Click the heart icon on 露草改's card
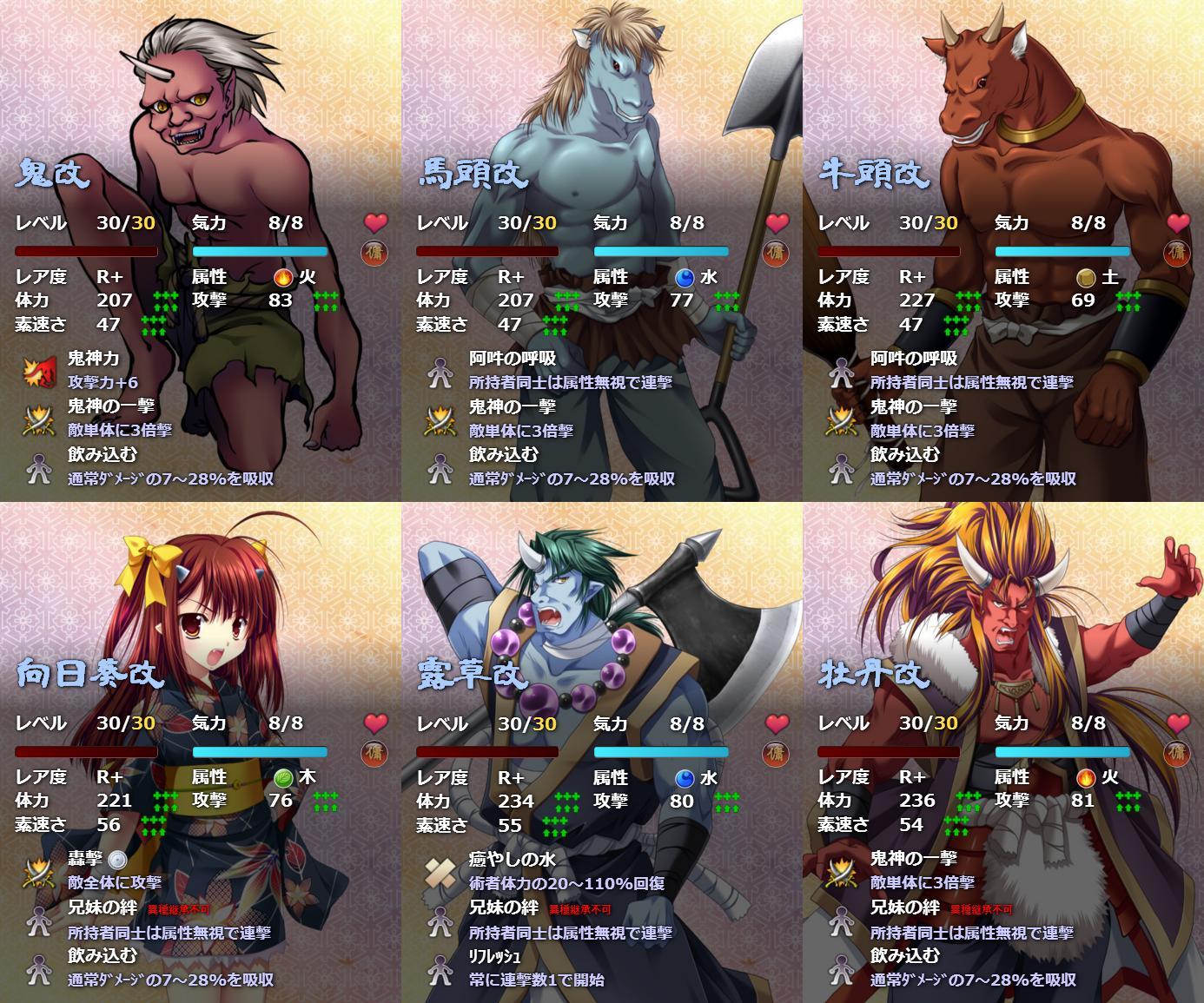 (x=777, y=723)
